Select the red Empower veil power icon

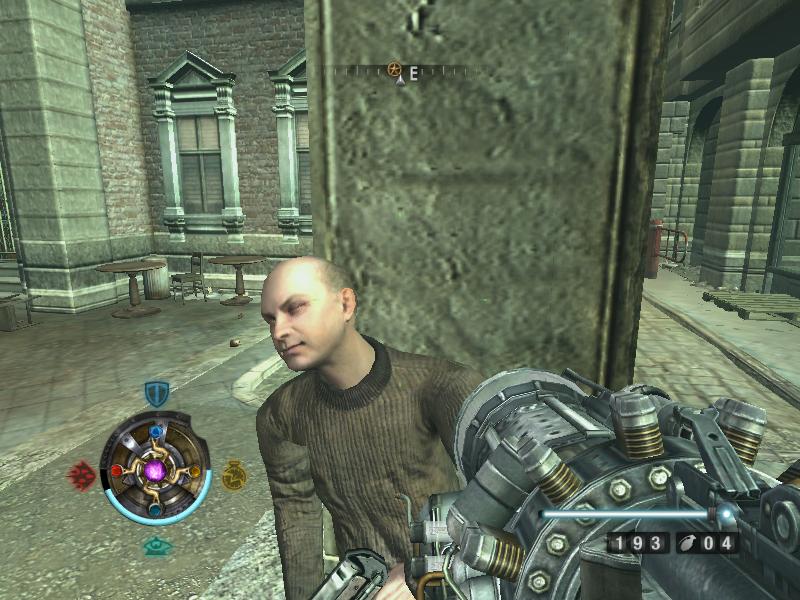(82, 474)
